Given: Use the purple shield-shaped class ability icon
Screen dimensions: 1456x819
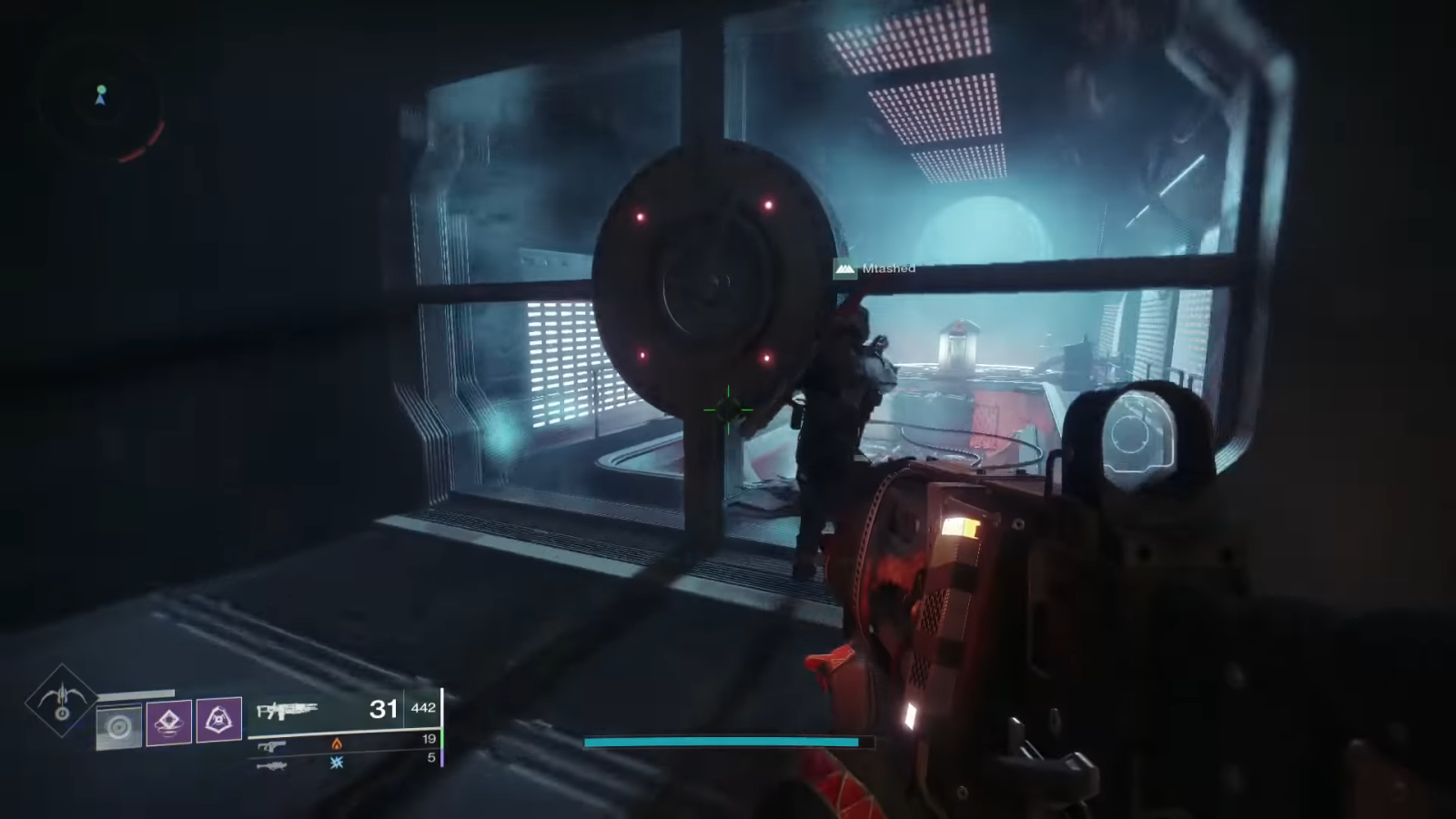Looking at the screenshot, I should [219, 720].
